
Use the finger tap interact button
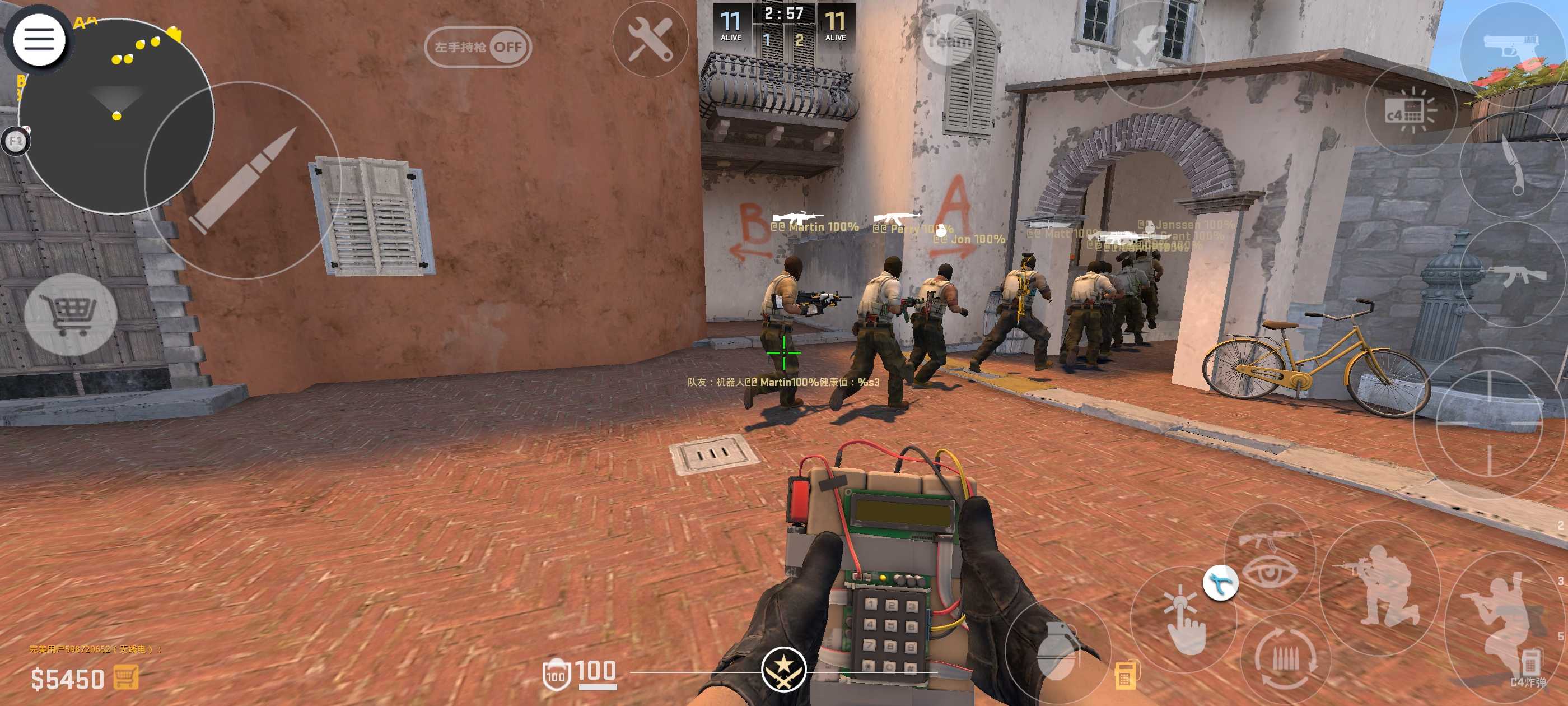[x=1182, y=620]
